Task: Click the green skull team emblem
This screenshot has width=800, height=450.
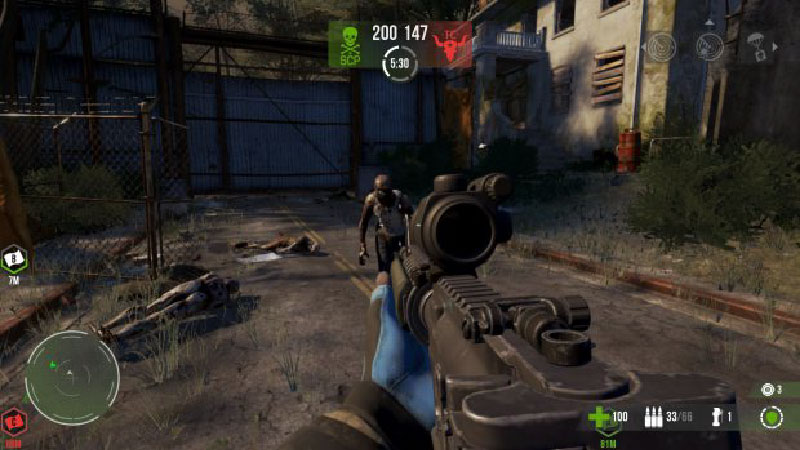Action: [350, 44]
